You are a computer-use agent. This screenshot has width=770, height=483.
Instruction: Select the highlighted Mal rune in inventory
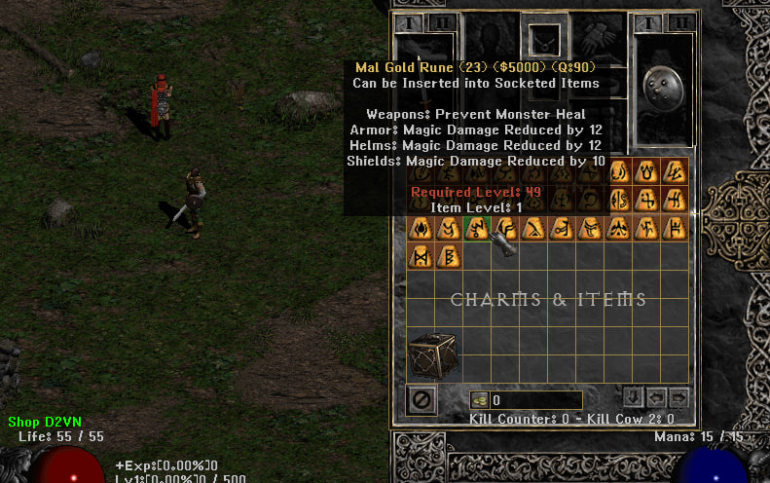[478, 229]
